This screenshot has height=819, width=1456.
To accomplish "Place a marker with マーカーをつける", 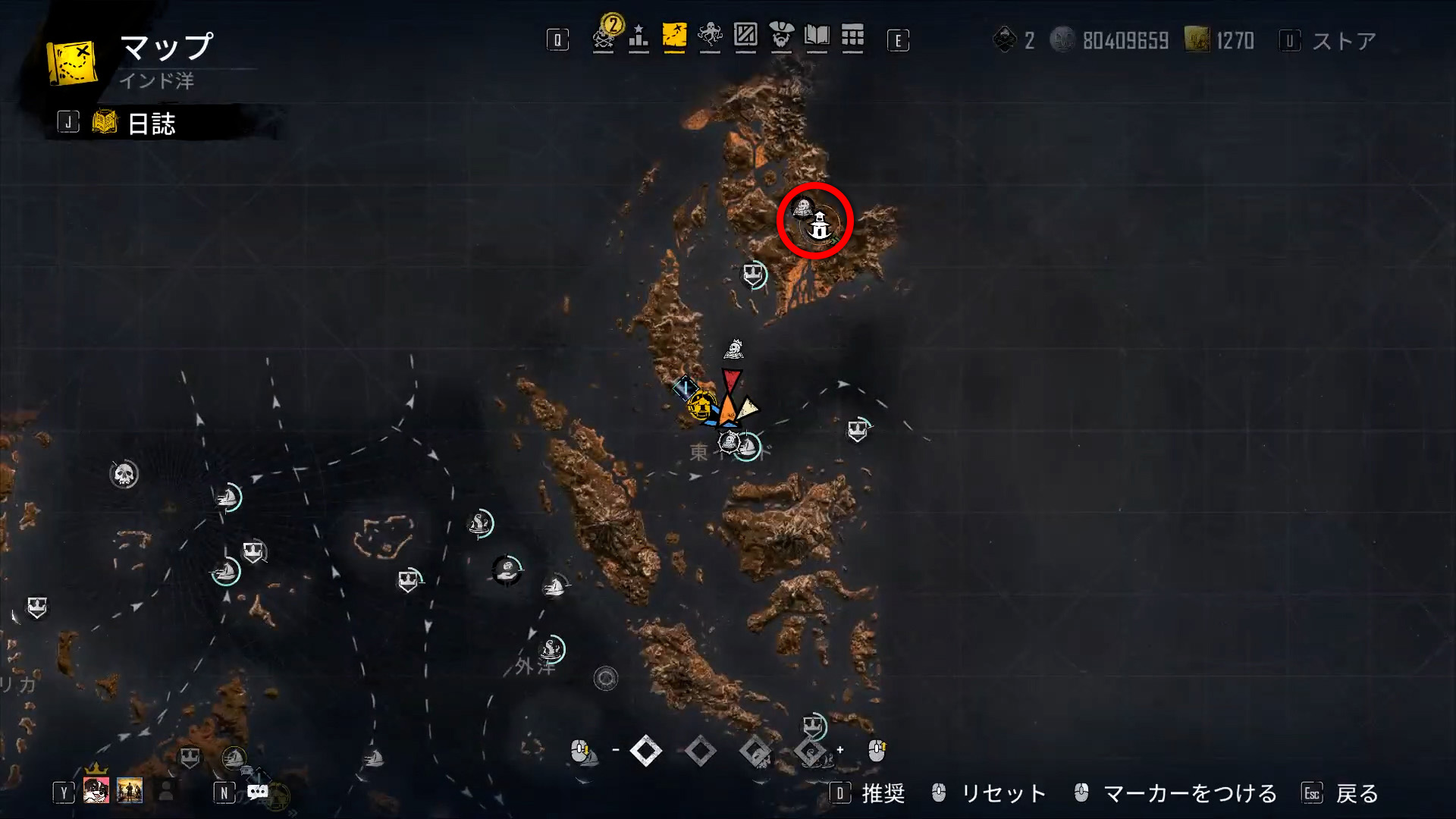I will coord(1189,793).
